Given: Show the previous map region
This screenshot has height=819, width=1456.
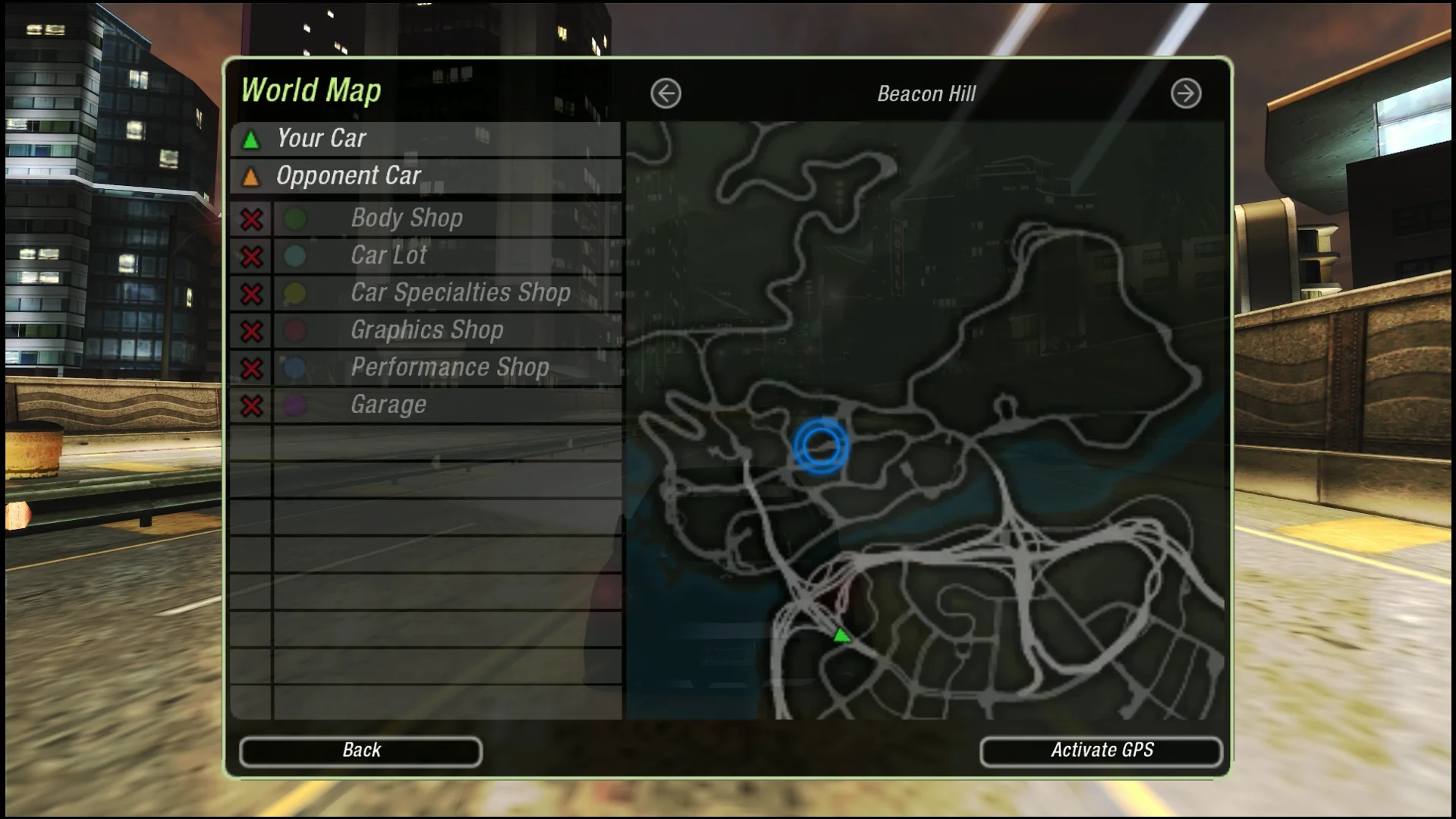Looking at the screenshot, I should (665, 94).
